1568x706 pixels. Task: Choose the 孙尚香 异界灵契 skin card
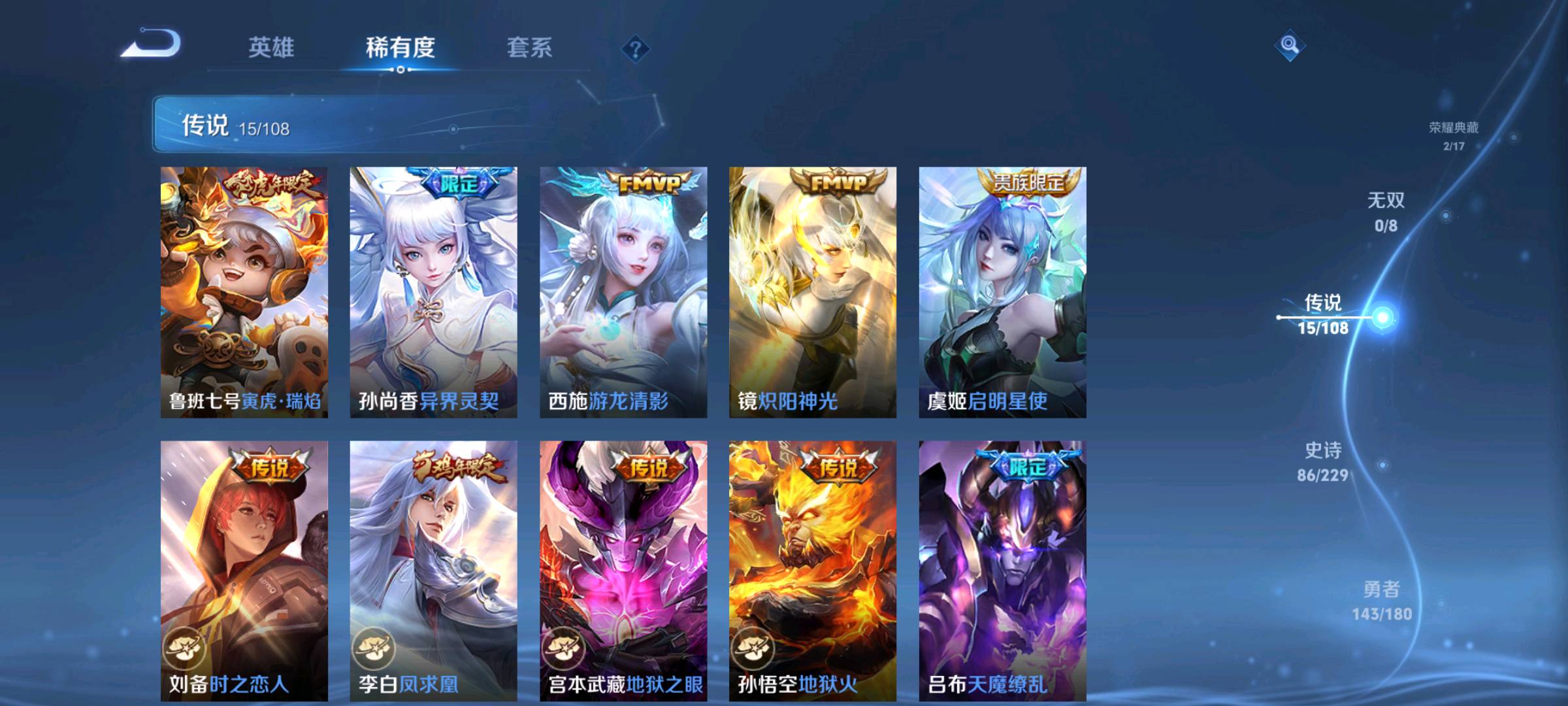433,292
